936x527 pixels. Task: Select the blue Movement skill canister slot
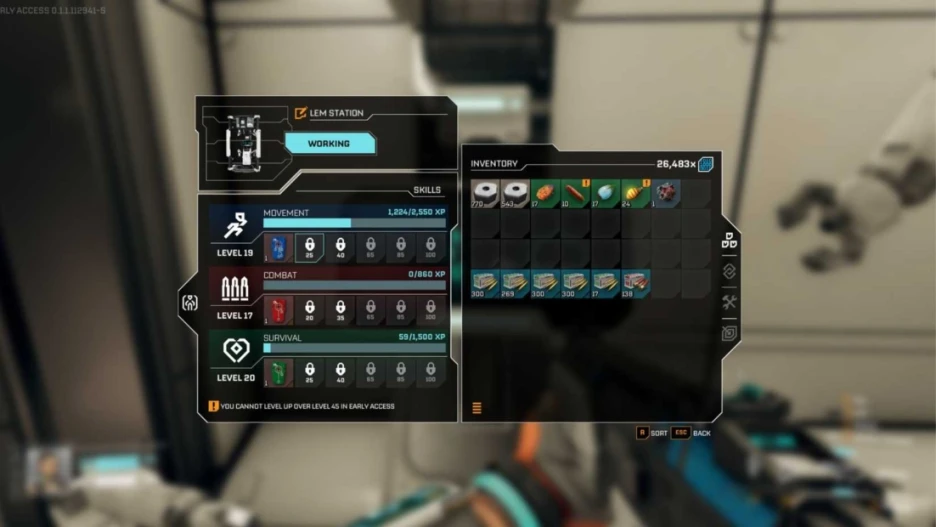click(280, 248)
